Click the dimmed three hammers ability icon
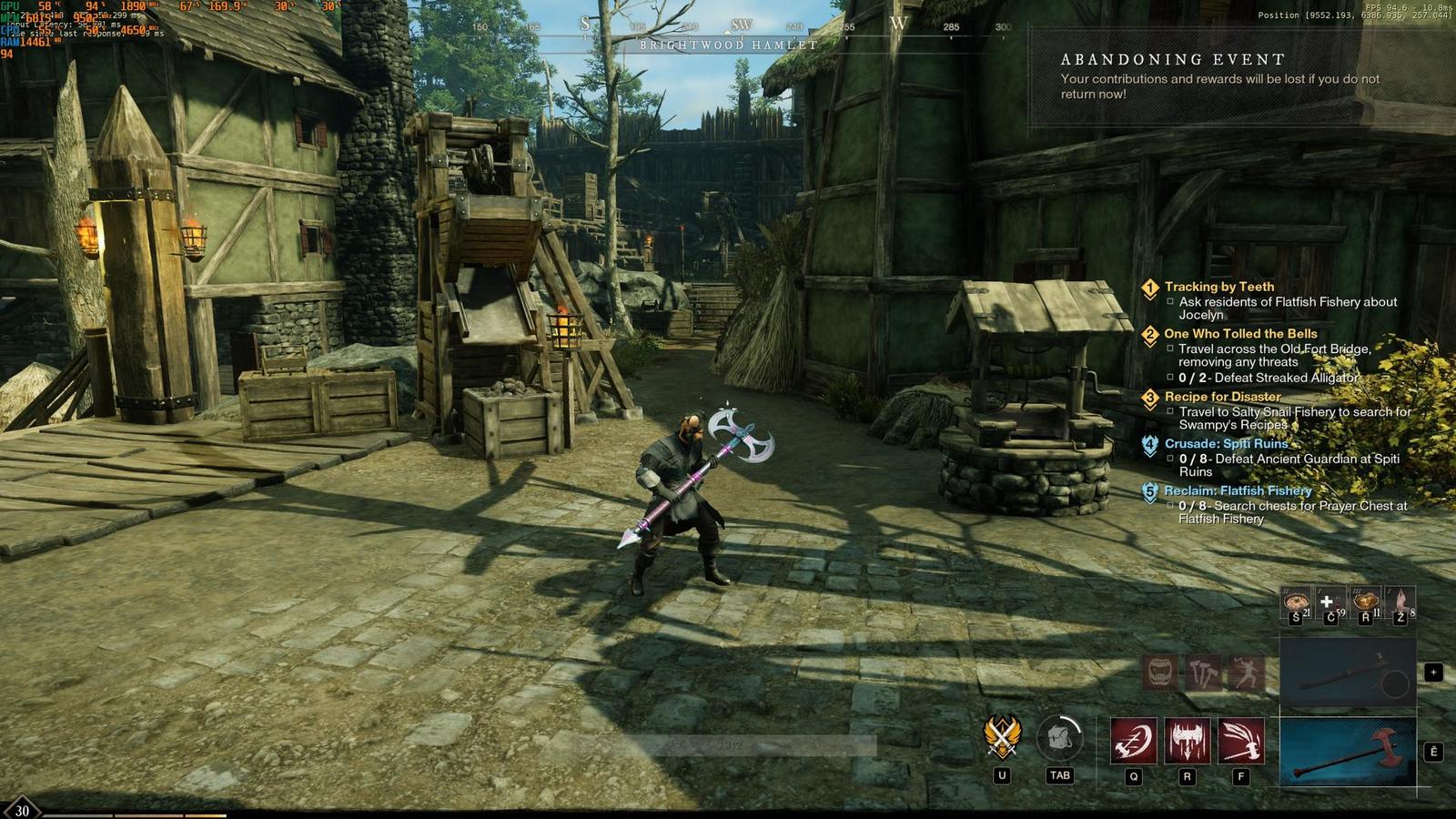Screen dimensions: 1456x819 (1203, 672)
